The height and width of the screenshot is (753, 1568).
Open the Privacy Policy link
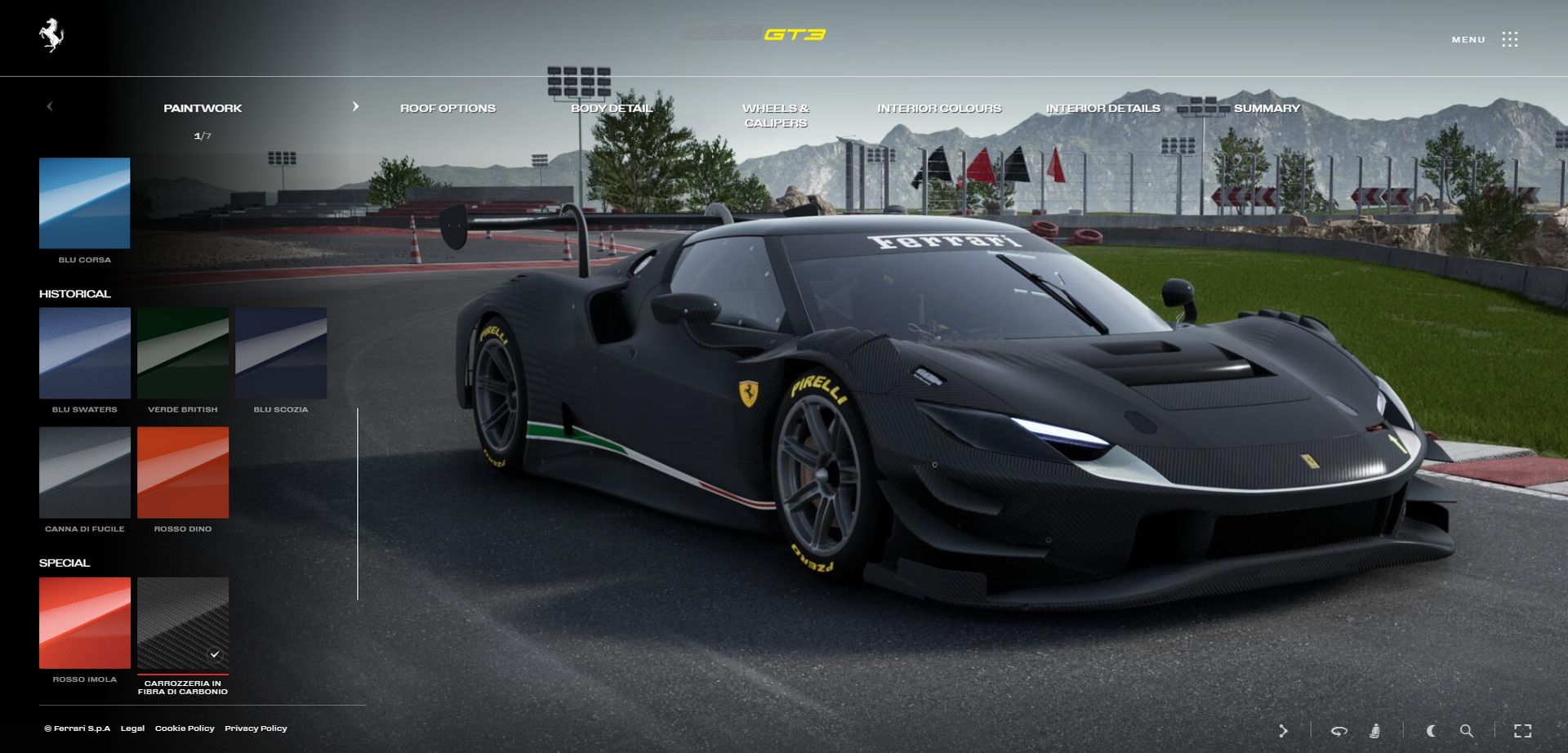[x=256, y=728]
